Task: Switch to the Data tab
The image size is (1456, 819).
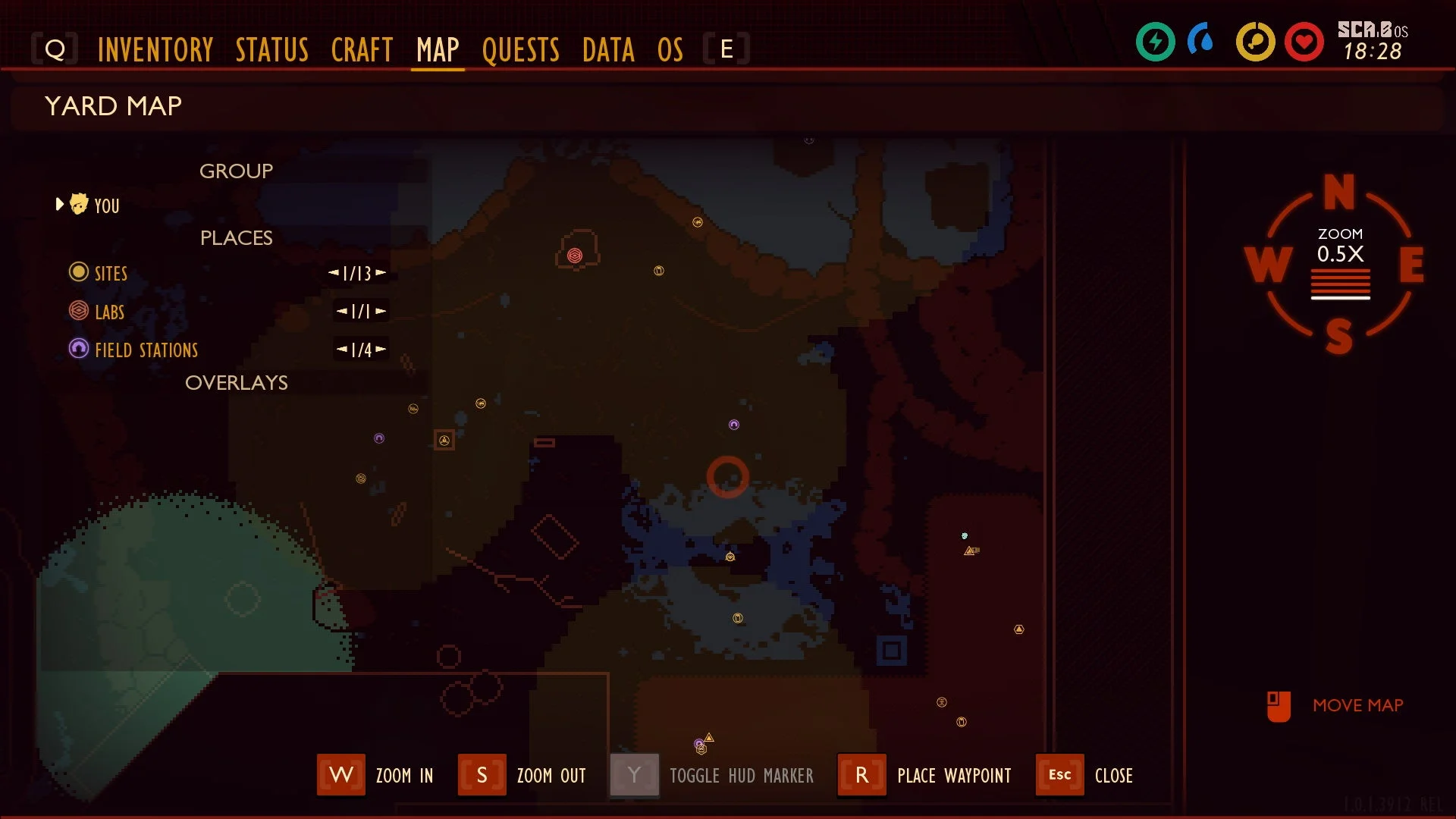Action: coord(608,50)
